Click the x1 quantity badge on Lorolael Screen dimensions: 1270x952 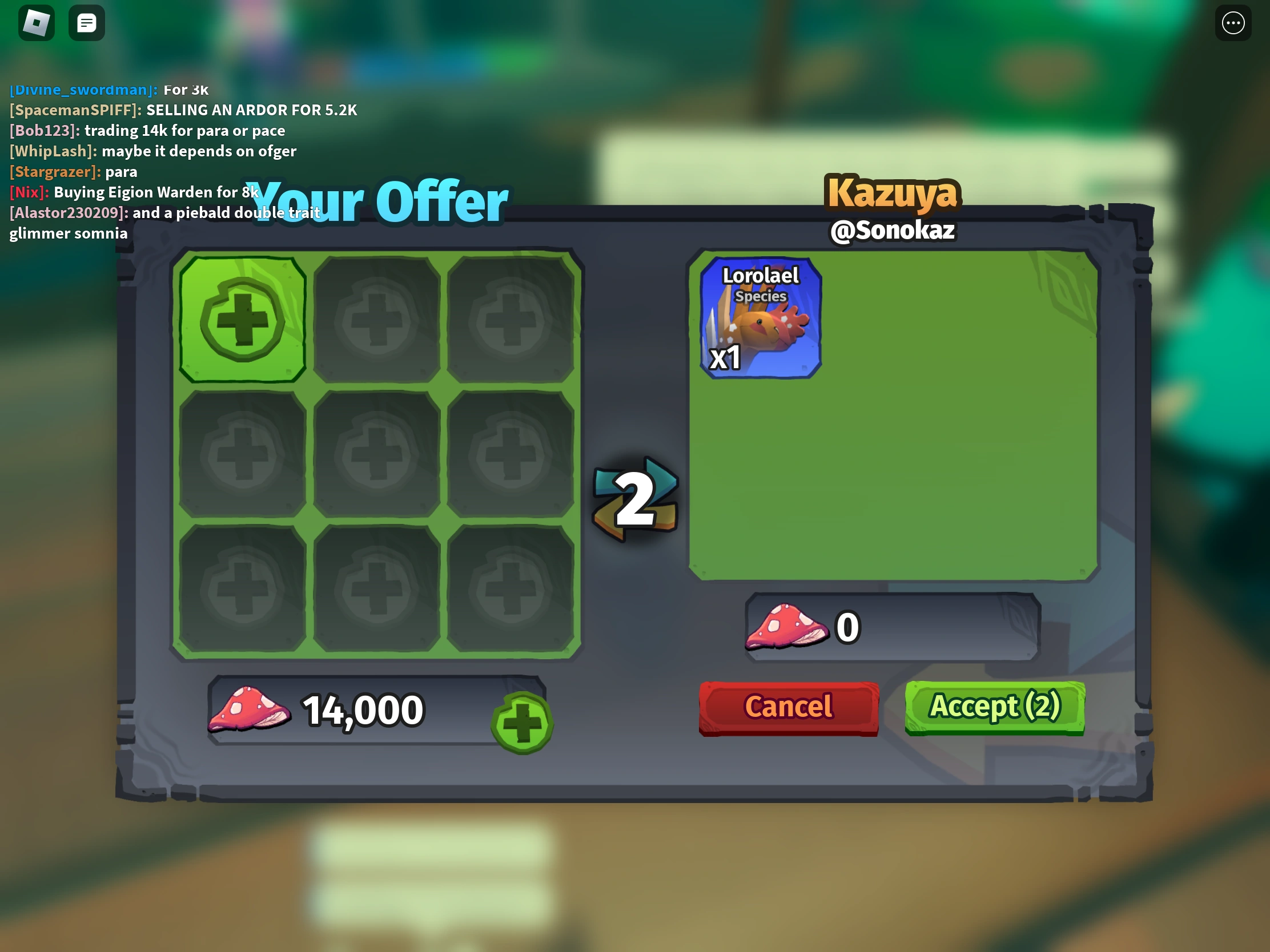pyautogui.click(x=725, y=359)
